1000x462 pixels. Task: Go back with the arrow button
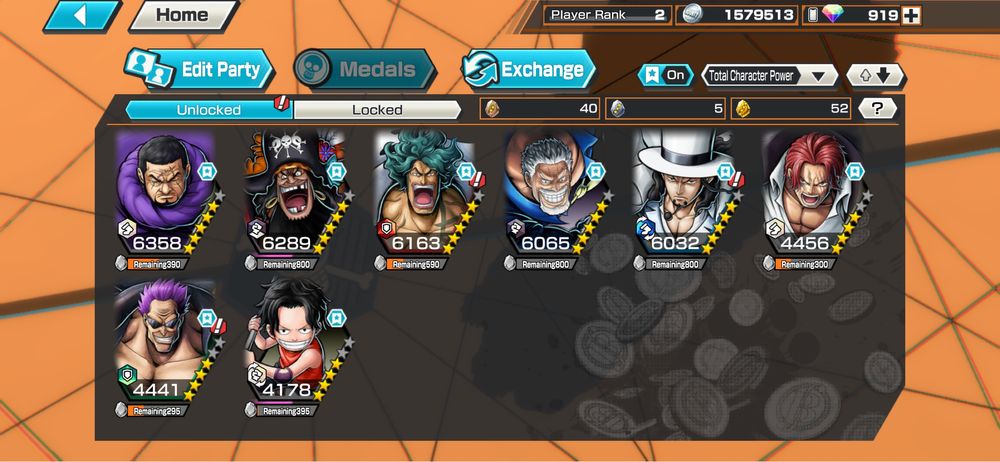pyautogui.click(x=82, y=16)
